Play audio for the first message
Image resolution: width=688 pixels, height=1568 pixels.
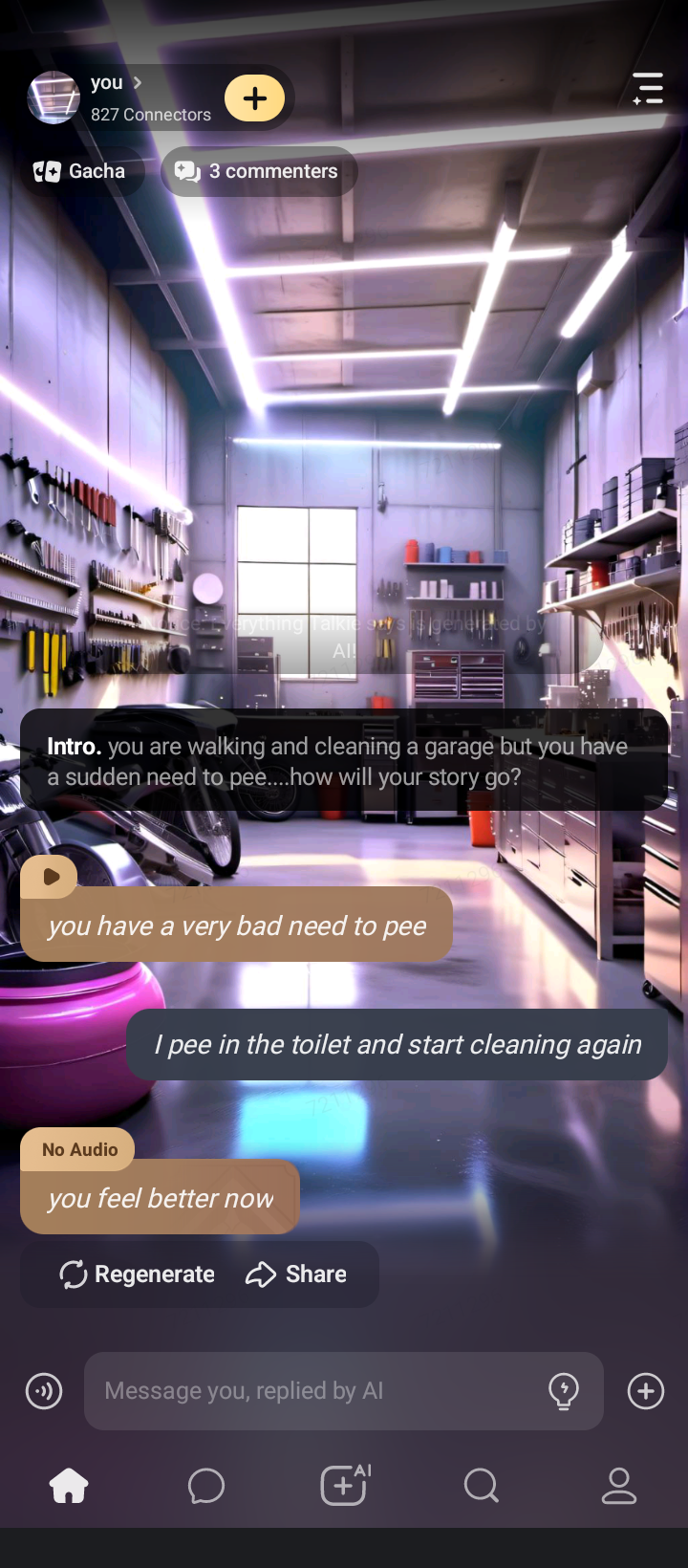pyautogui.click(x=50, y=876)
